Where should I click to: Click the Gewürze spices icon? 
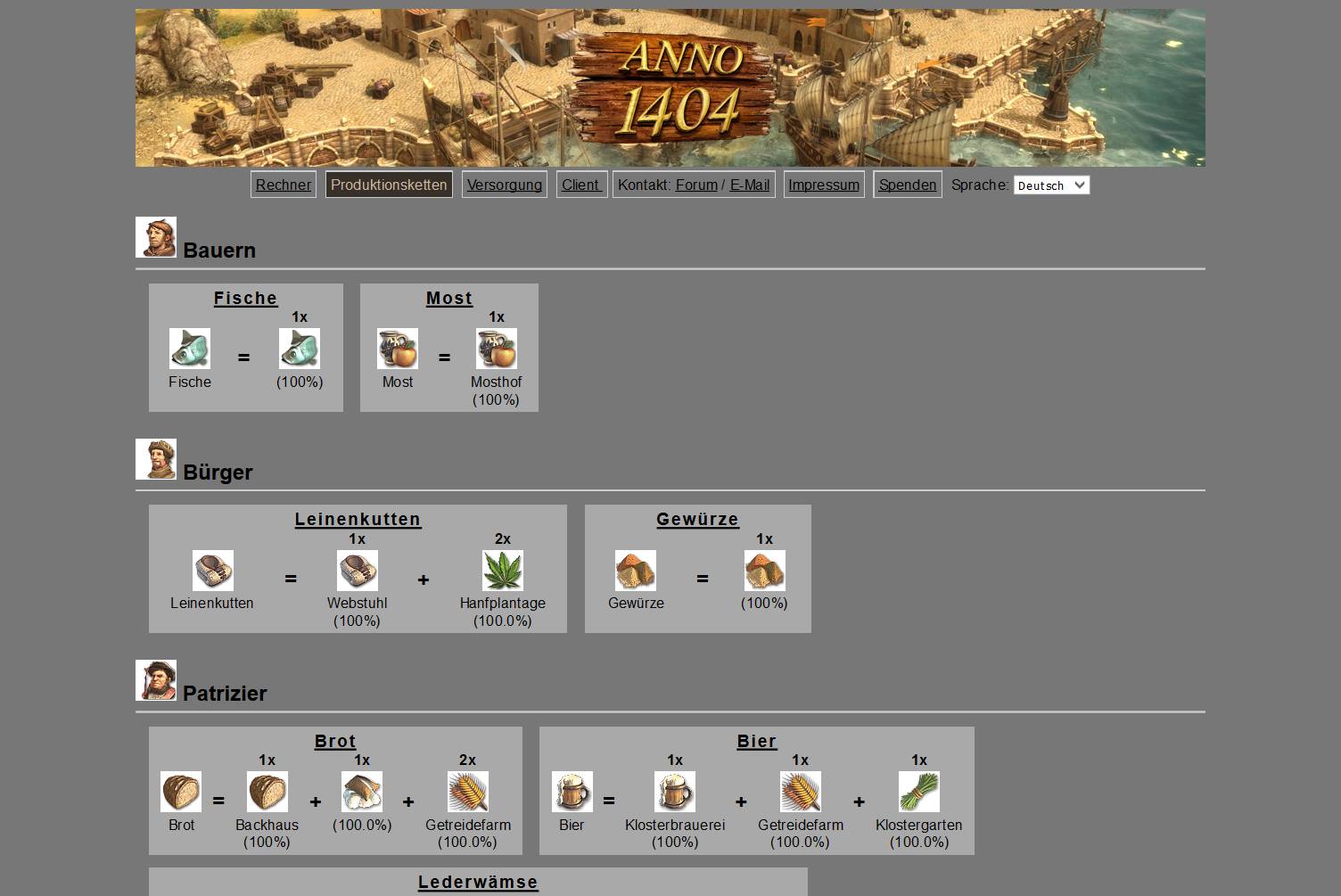pos(634,571)
